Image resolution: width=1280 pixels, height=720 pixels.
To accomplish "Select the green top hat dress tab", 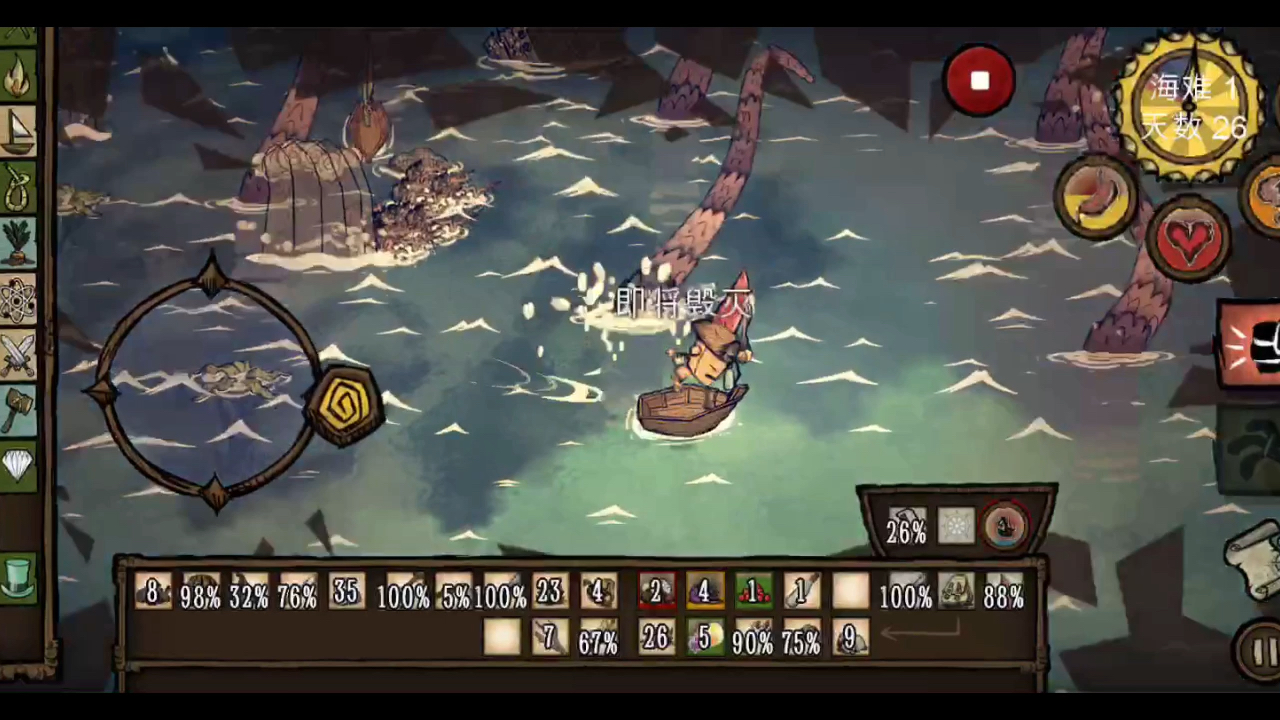I will [18, 578].
